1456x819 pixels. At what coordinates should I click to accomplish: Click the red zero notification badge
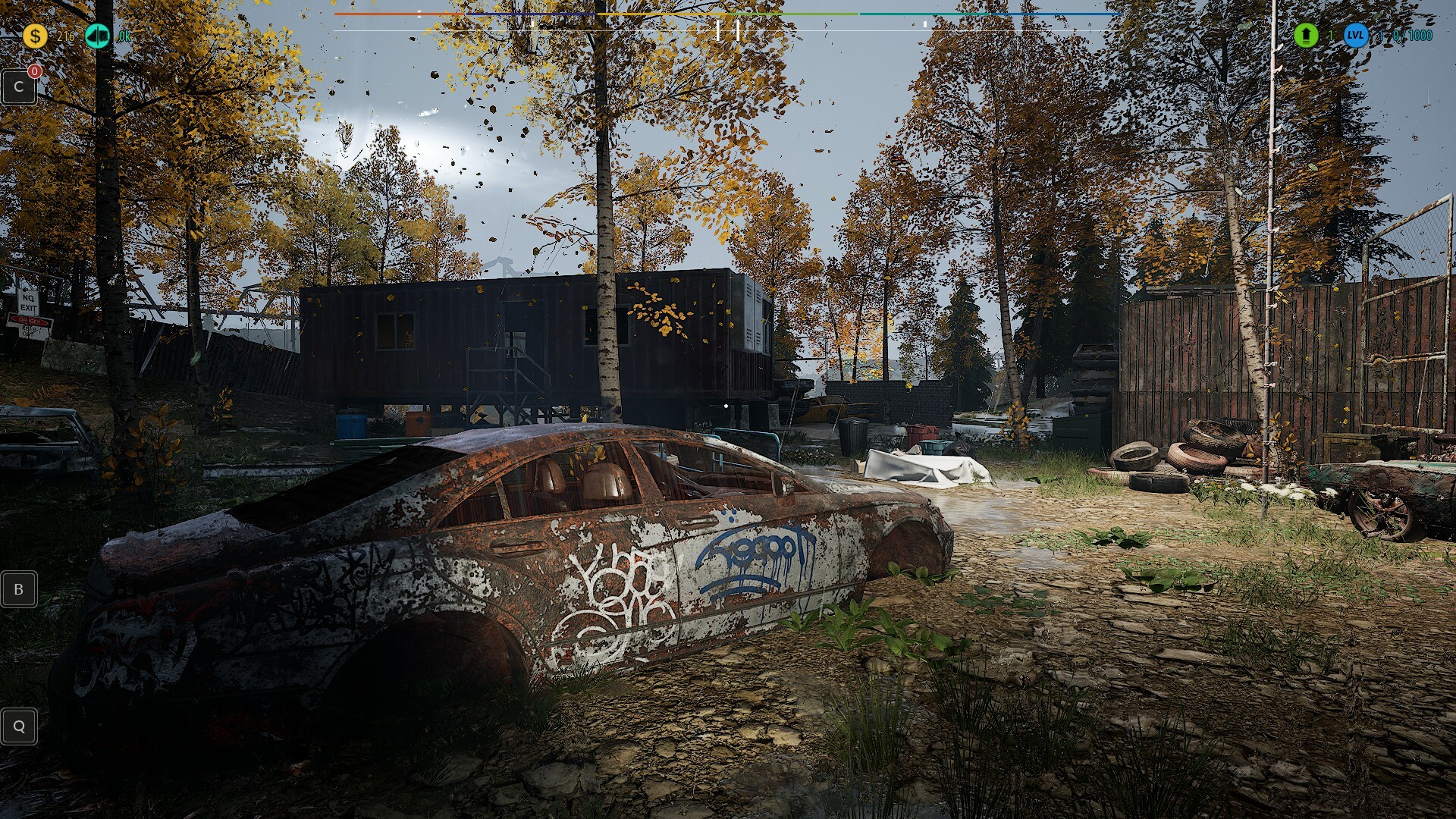(x=33, y=71)
